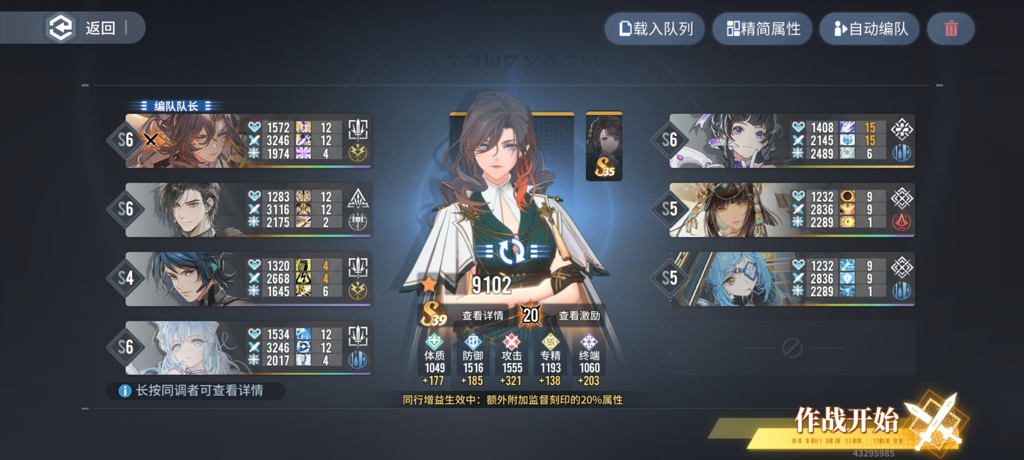Go back with the 返回 button
The image size is (1024, 460).
click(90, 28)
